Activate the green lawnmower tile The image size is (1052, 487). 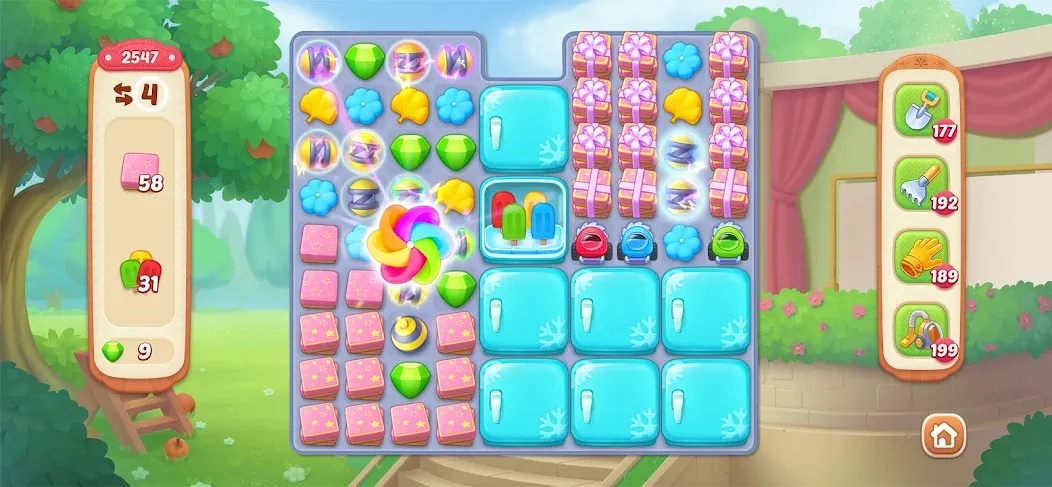coord(728,242)
